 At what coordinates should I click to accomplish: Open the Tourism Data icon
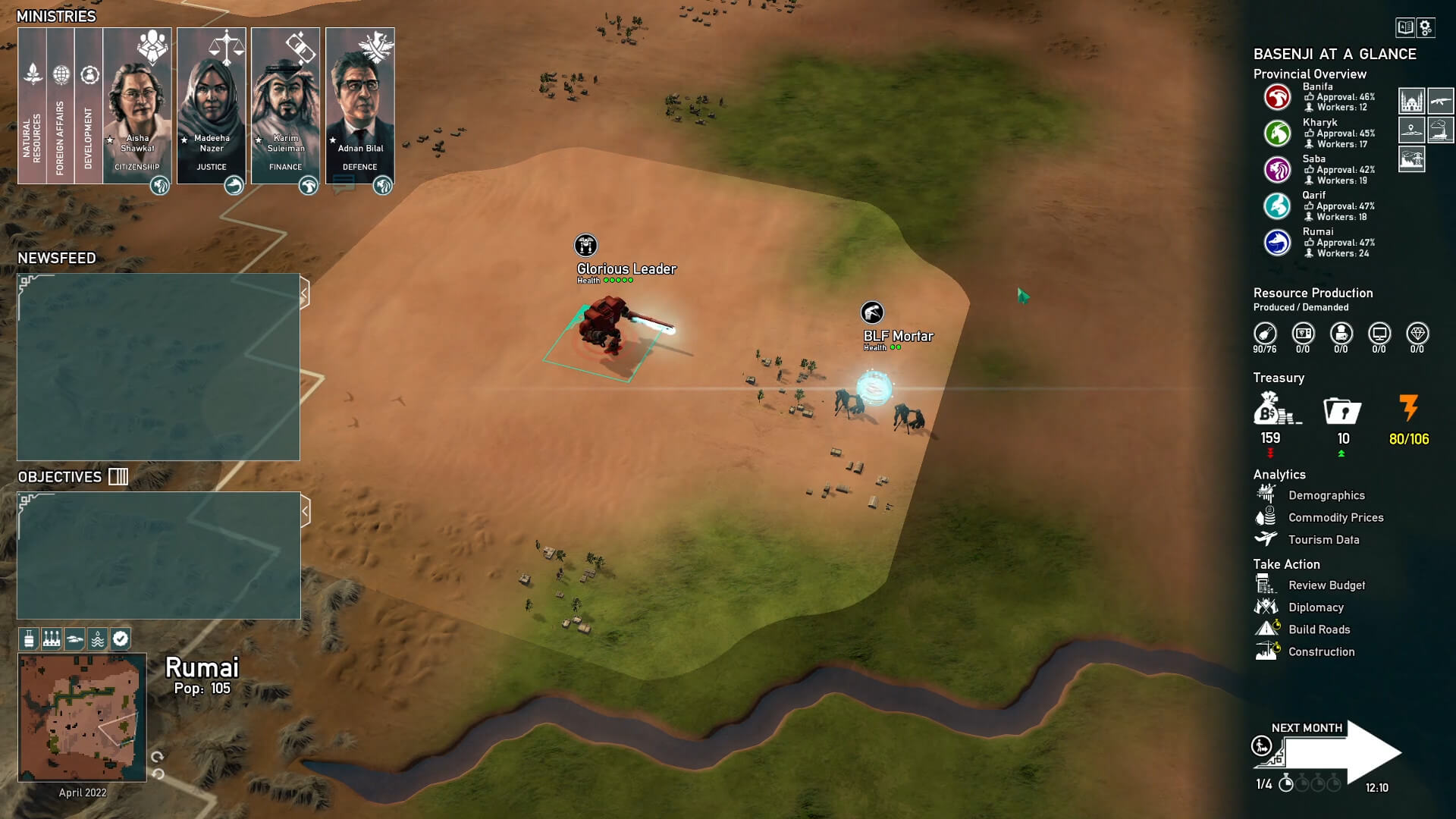(1265, 539)
